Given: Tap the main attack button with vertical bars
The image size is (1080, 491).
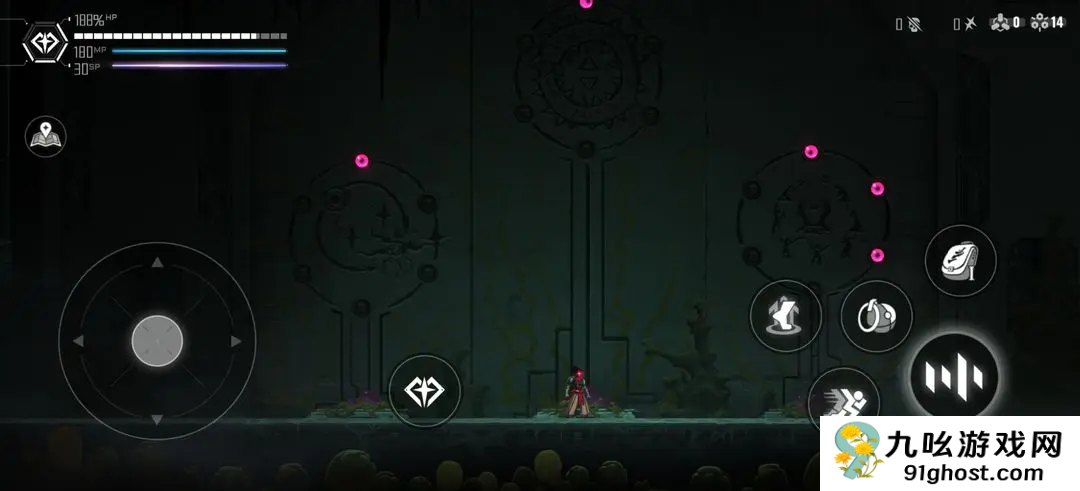Looking at the screenshot, I should [954, 377].
